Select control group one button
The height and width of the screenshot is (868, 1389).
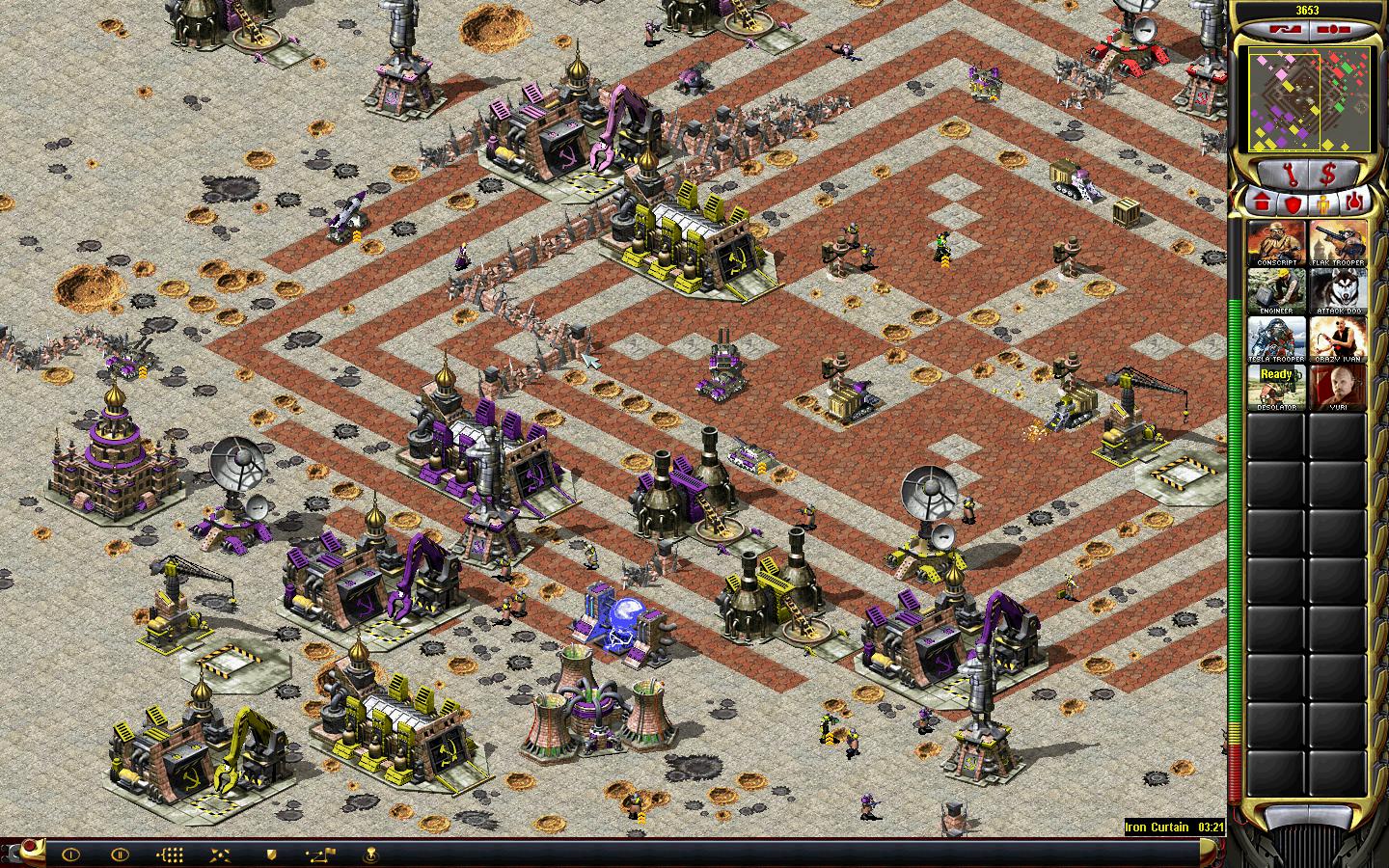click(x=71, y=854)
